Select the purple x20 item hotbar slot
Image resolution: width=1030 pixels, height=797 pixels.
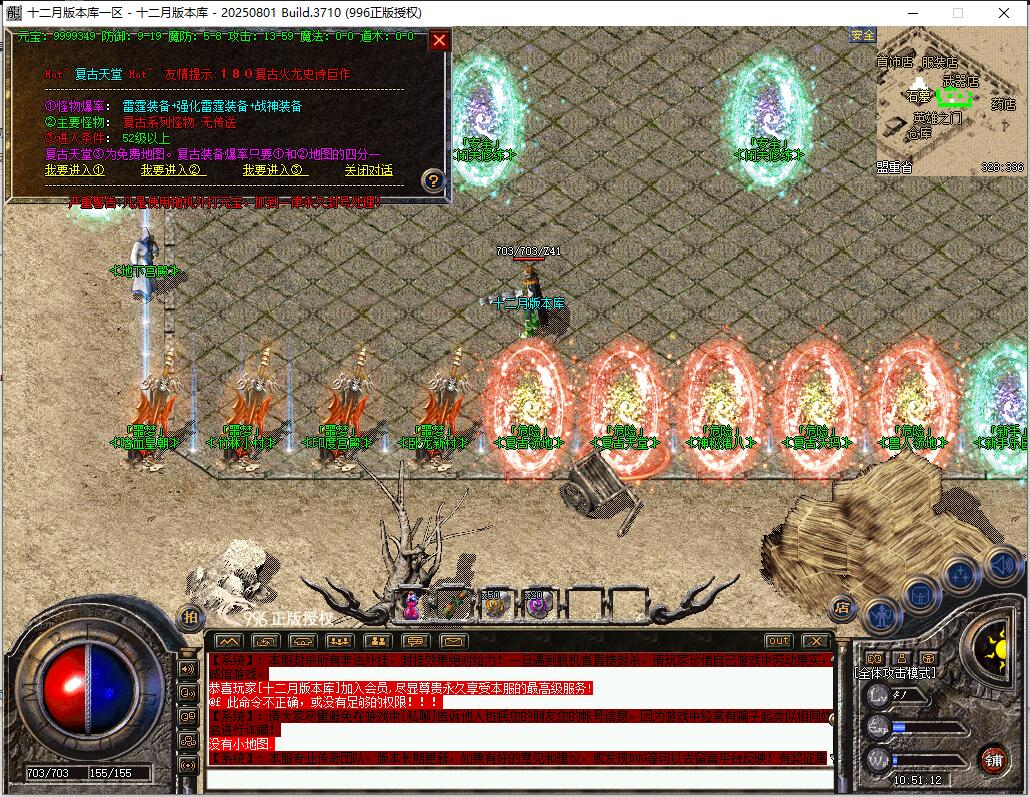coord(538,603)
